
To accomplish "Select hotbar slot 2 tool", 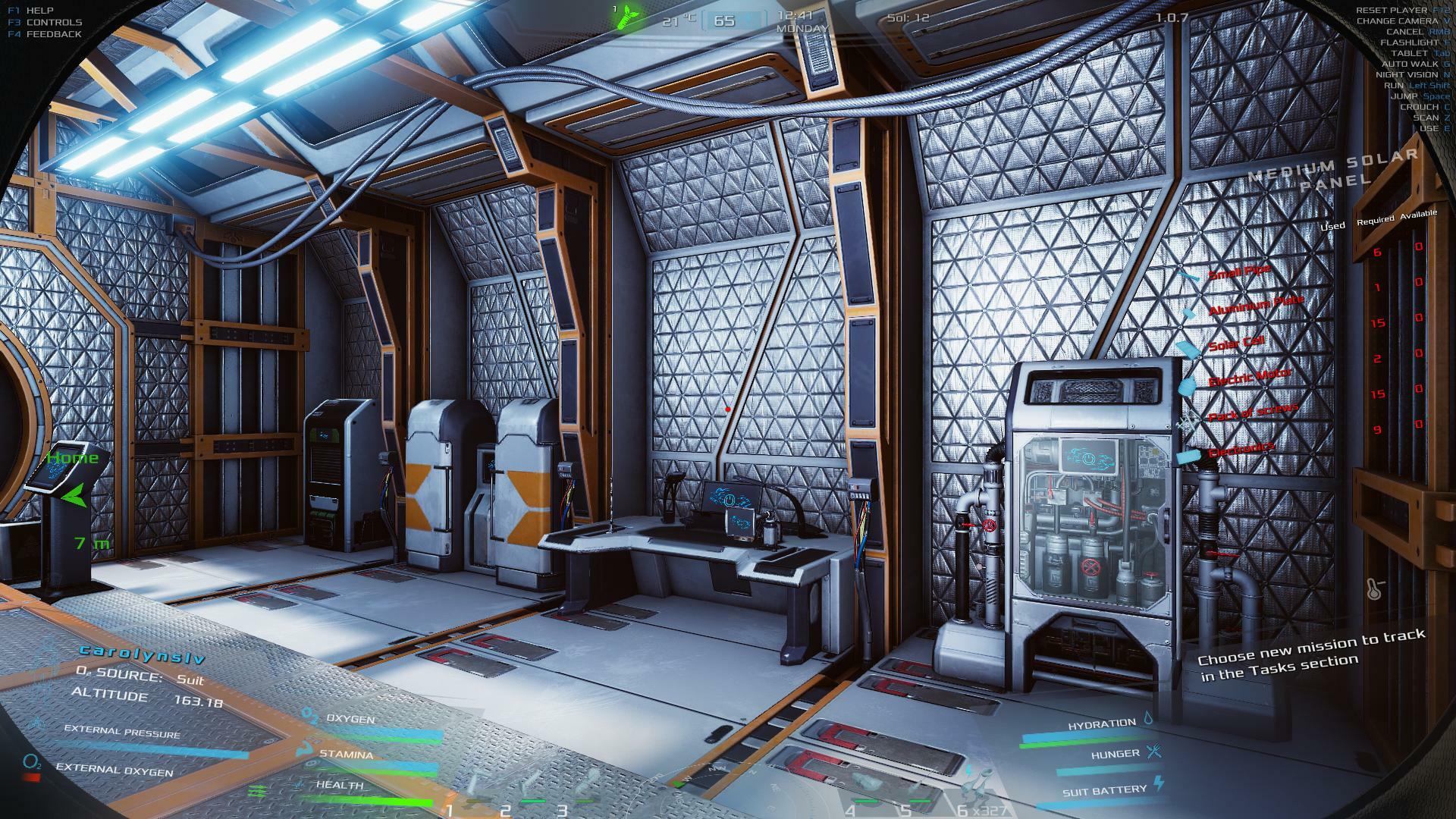I will click(531, 785).
